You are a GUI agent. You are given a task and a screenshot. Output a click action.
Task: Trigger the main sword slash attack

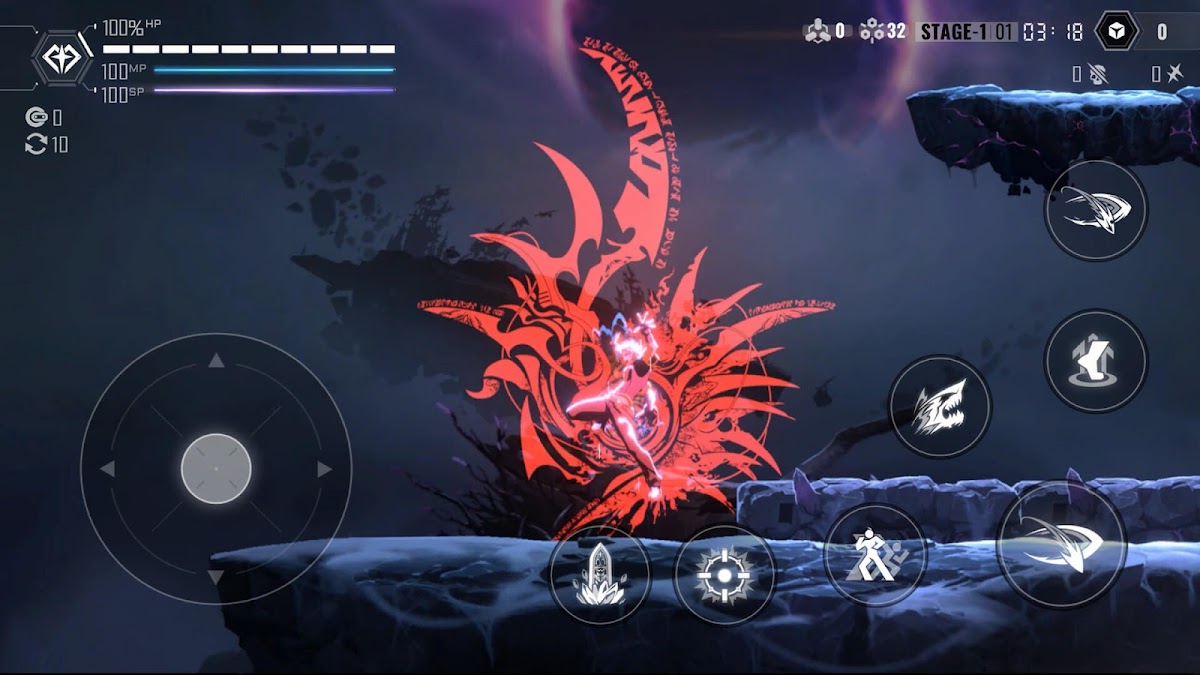1061,543
